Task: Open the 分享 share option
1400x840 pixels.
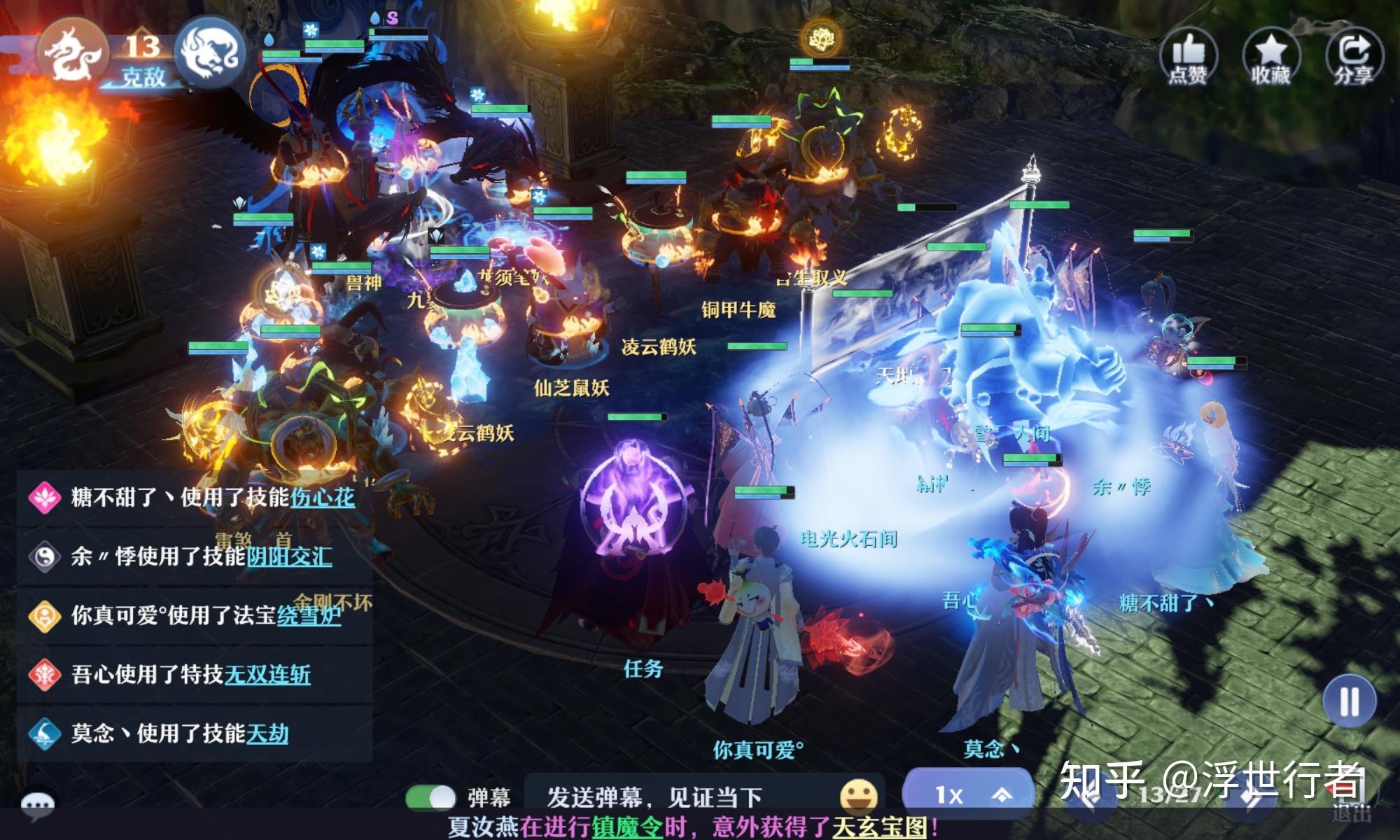Action: (1354, 56)
